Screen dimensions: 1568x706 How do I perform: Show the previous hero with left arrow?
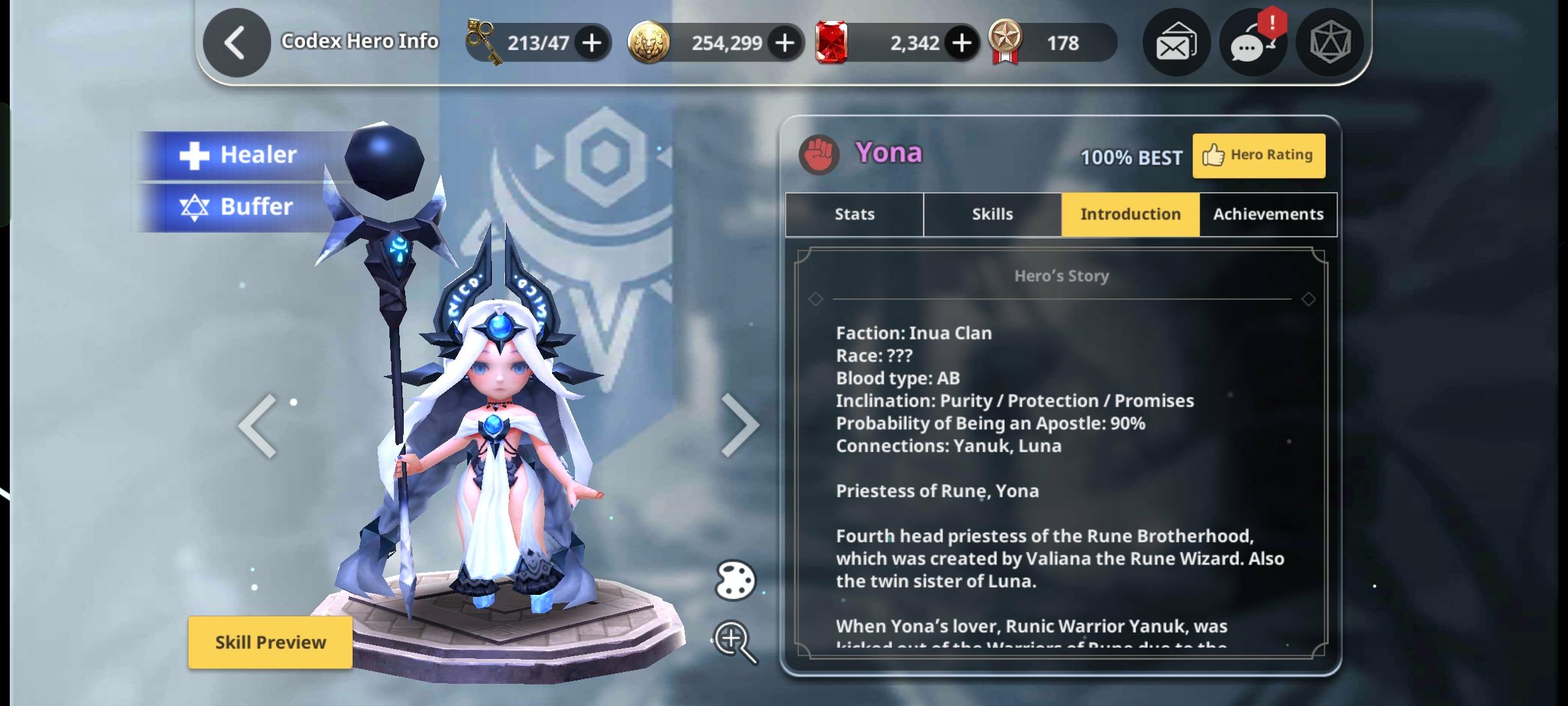(257, 426)
